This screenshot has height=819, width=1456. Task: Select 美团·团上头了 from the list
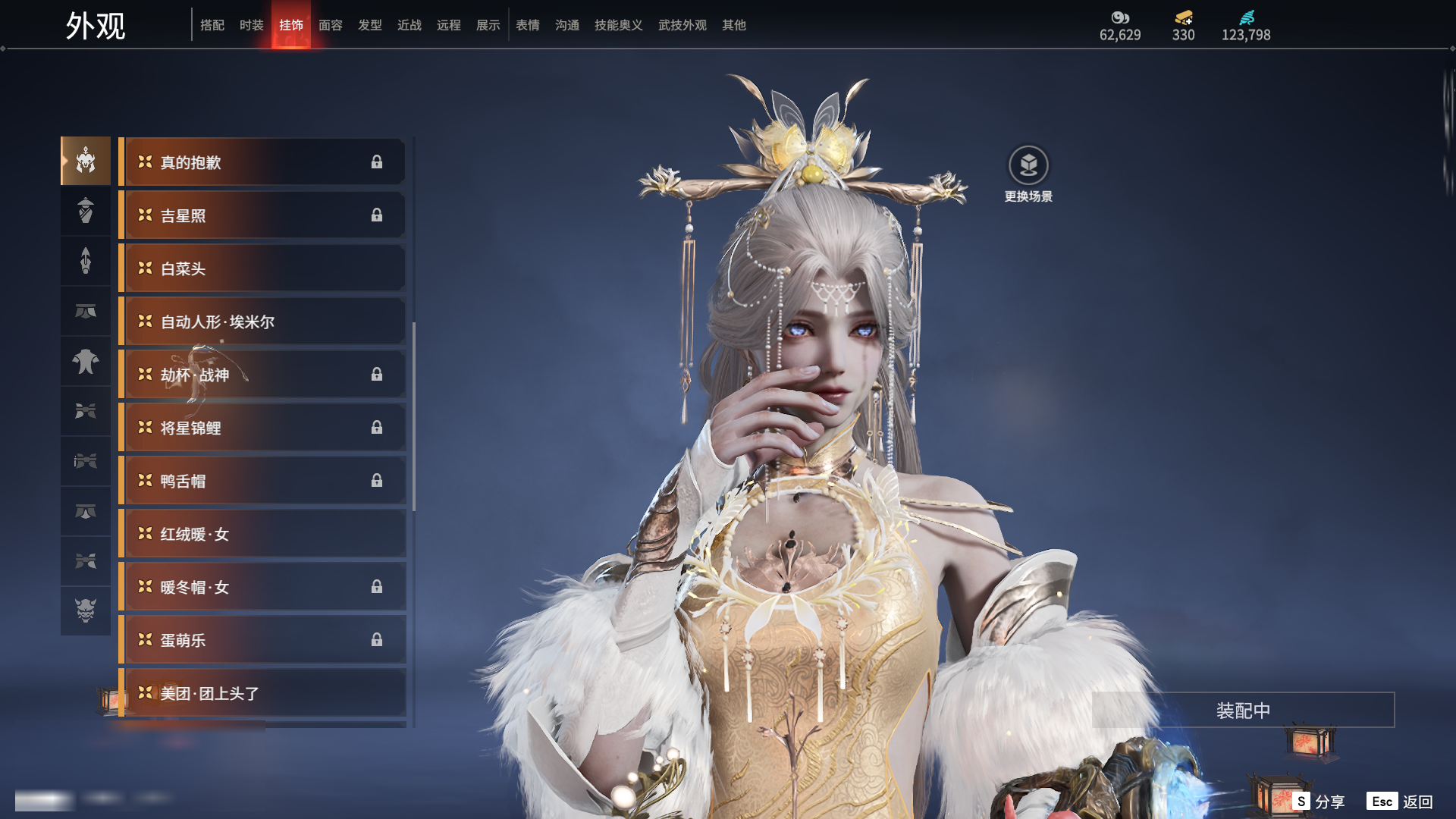coord(262,693)
